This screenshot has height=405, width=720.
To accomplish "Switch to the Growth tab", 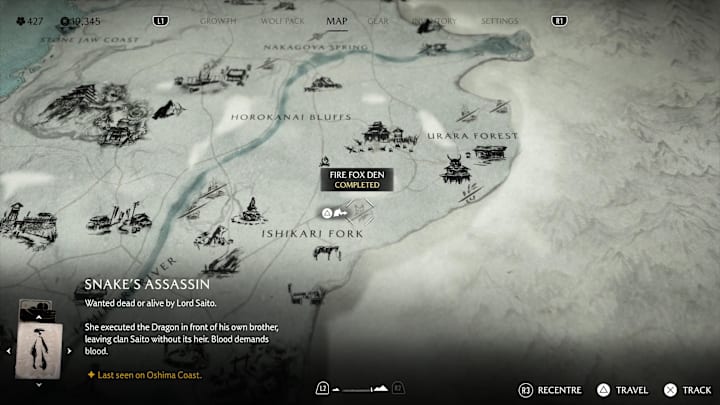I will point(218,20).
